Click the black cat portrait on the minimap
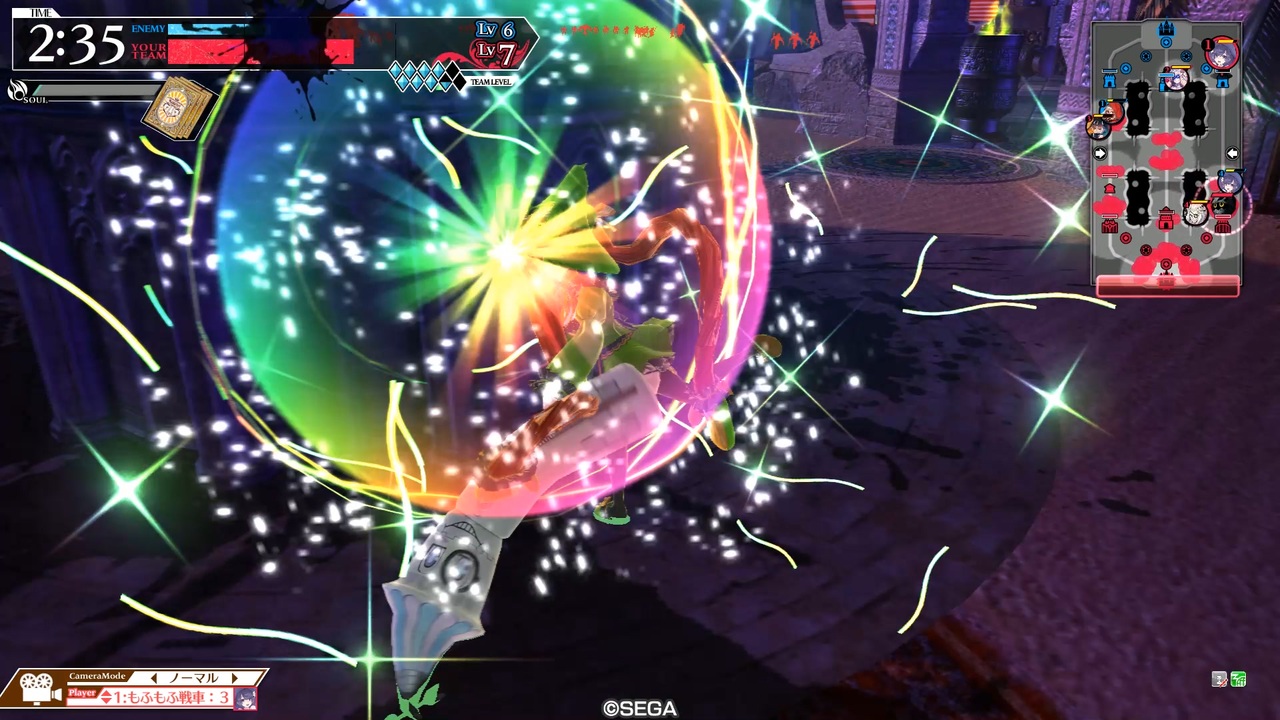Screen dimensions: 1280x720 tap(1220, 205)
